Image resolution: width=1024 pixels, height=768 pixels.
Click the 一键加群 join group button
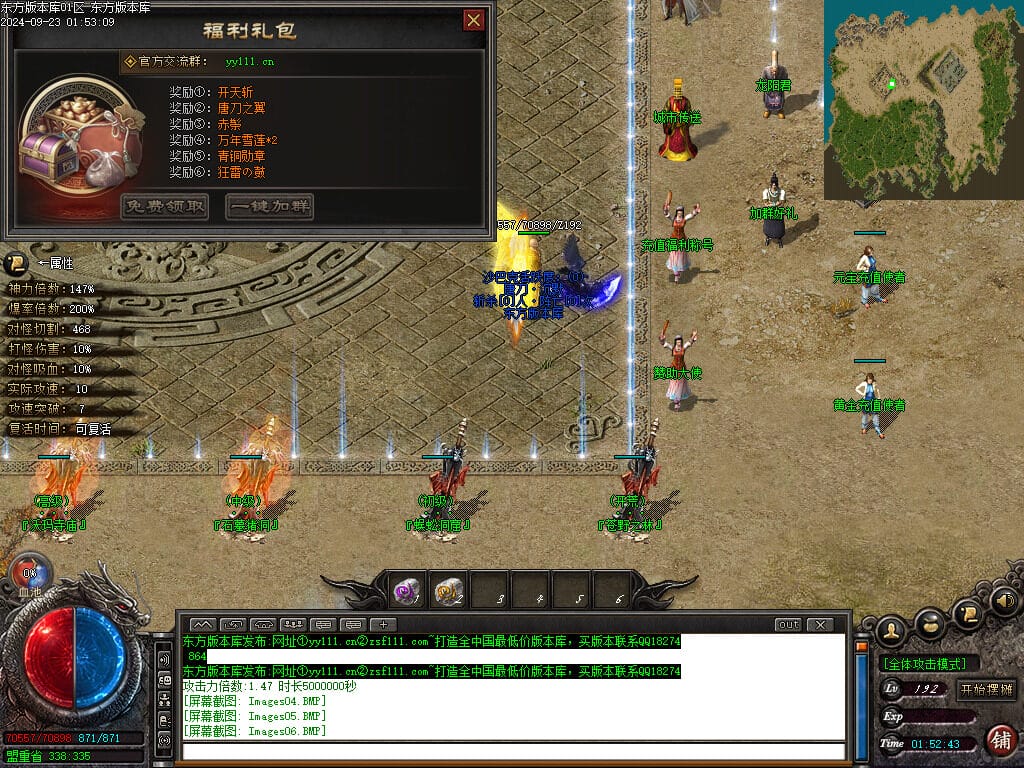coord(269,207)
